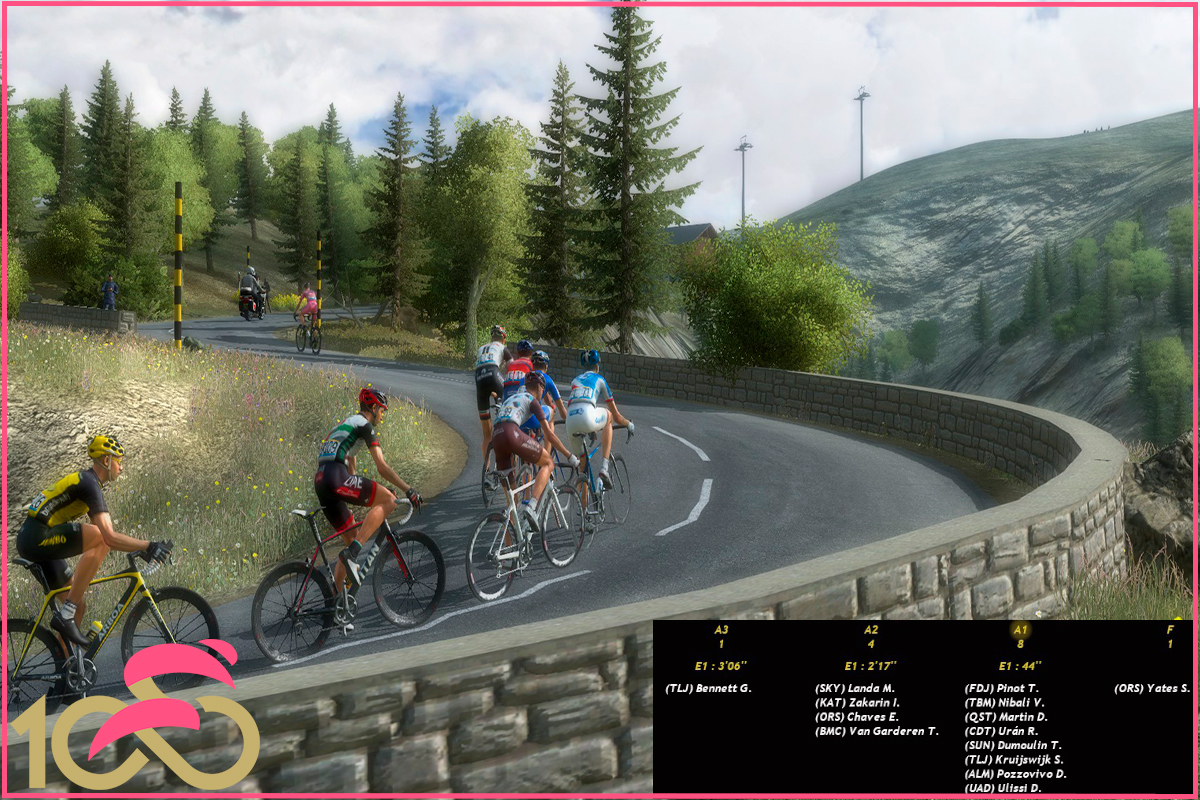Click on rider Ulissi D.
1200x800 pixels.
click(1004, 788)
